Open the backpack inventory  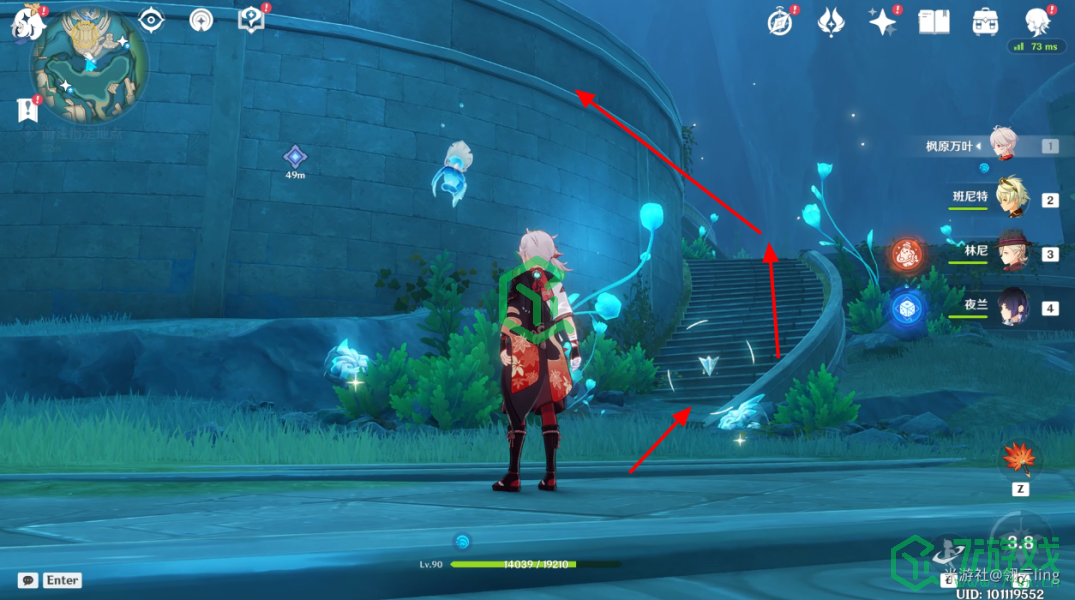coord(985,21)
